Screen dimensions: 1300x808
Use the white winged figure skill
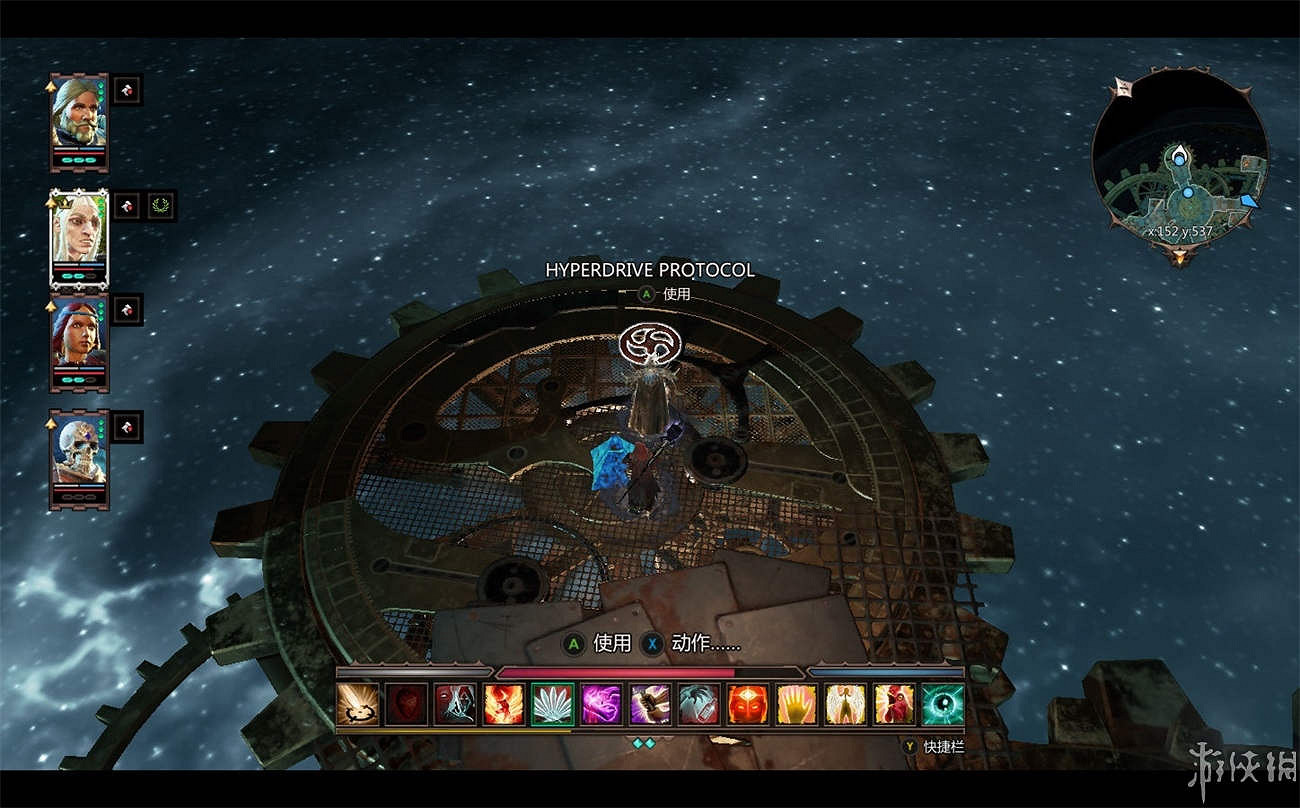click(x=846, y=704)
